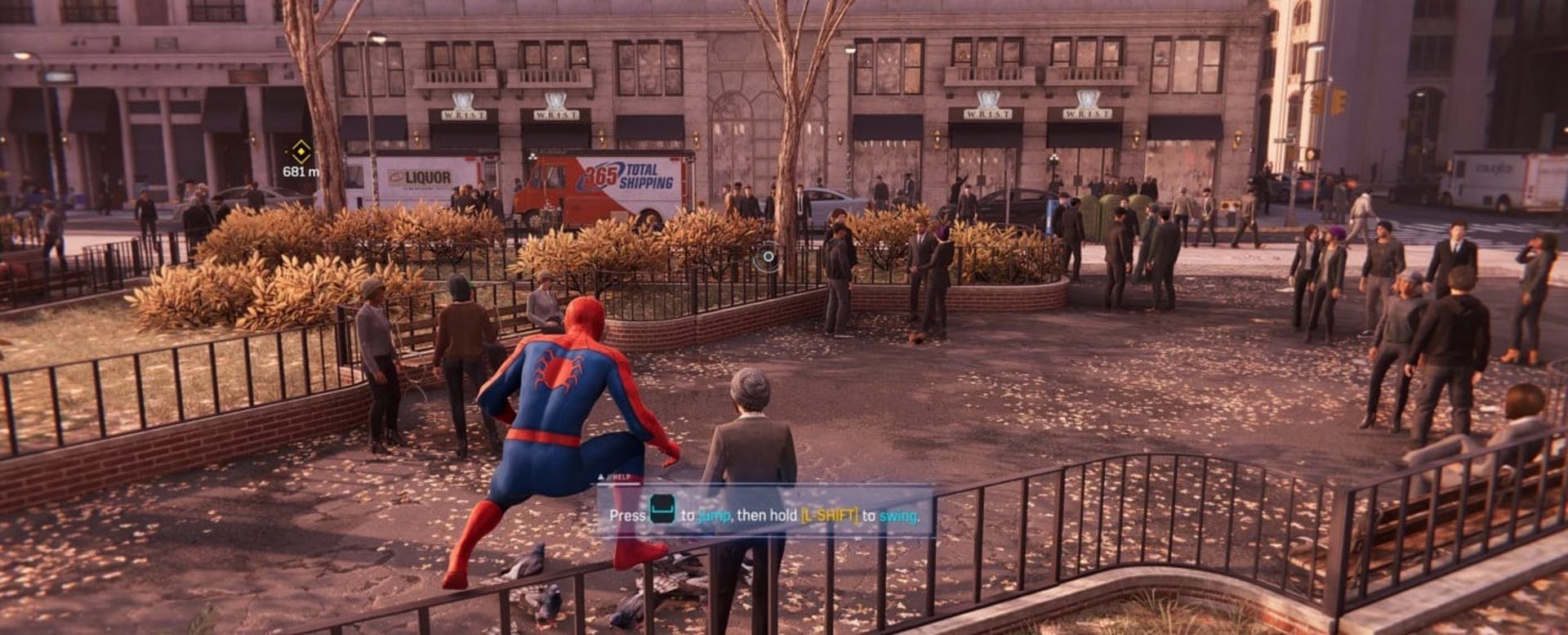The width and height of the screenshot is (1568, 635).
Task: Select the yellow diamond objective waypoint marker
Action: (x=301, y=151)
